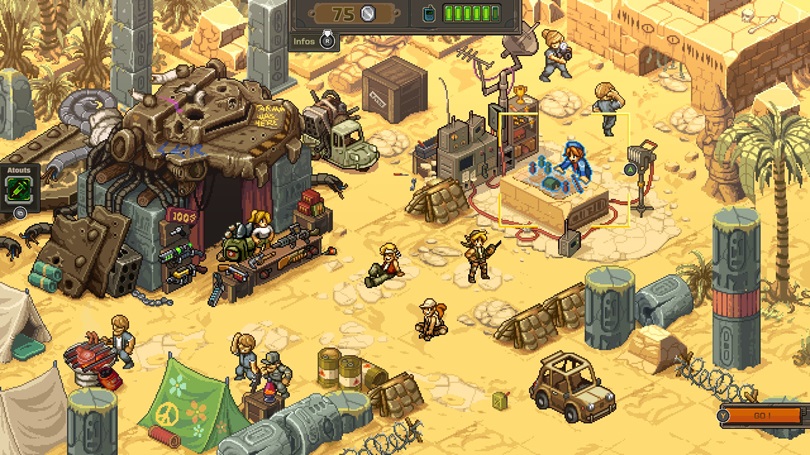Click the orange GO ! button
The image size is (810, 455).
pyautogui.click(x=763, y=416)
